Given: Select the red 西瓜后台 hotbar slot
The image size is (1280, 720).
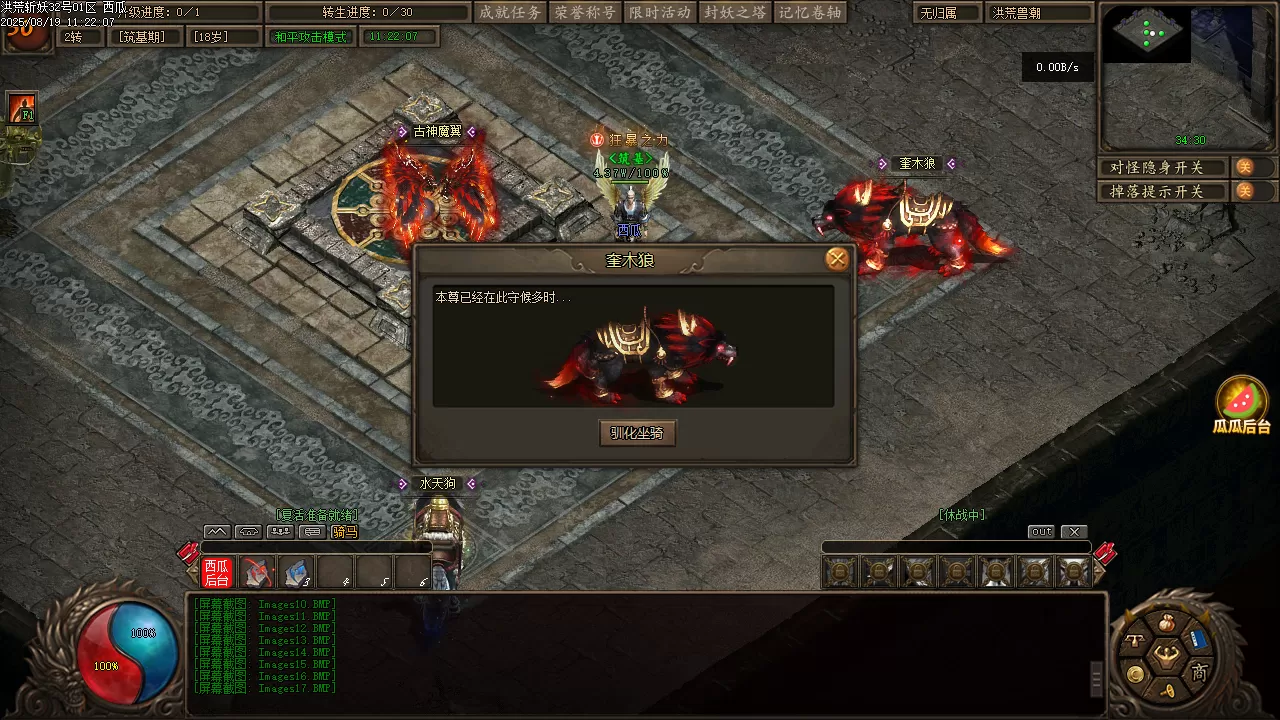Looking at the screenshot, I should click(x=217, y=572).
